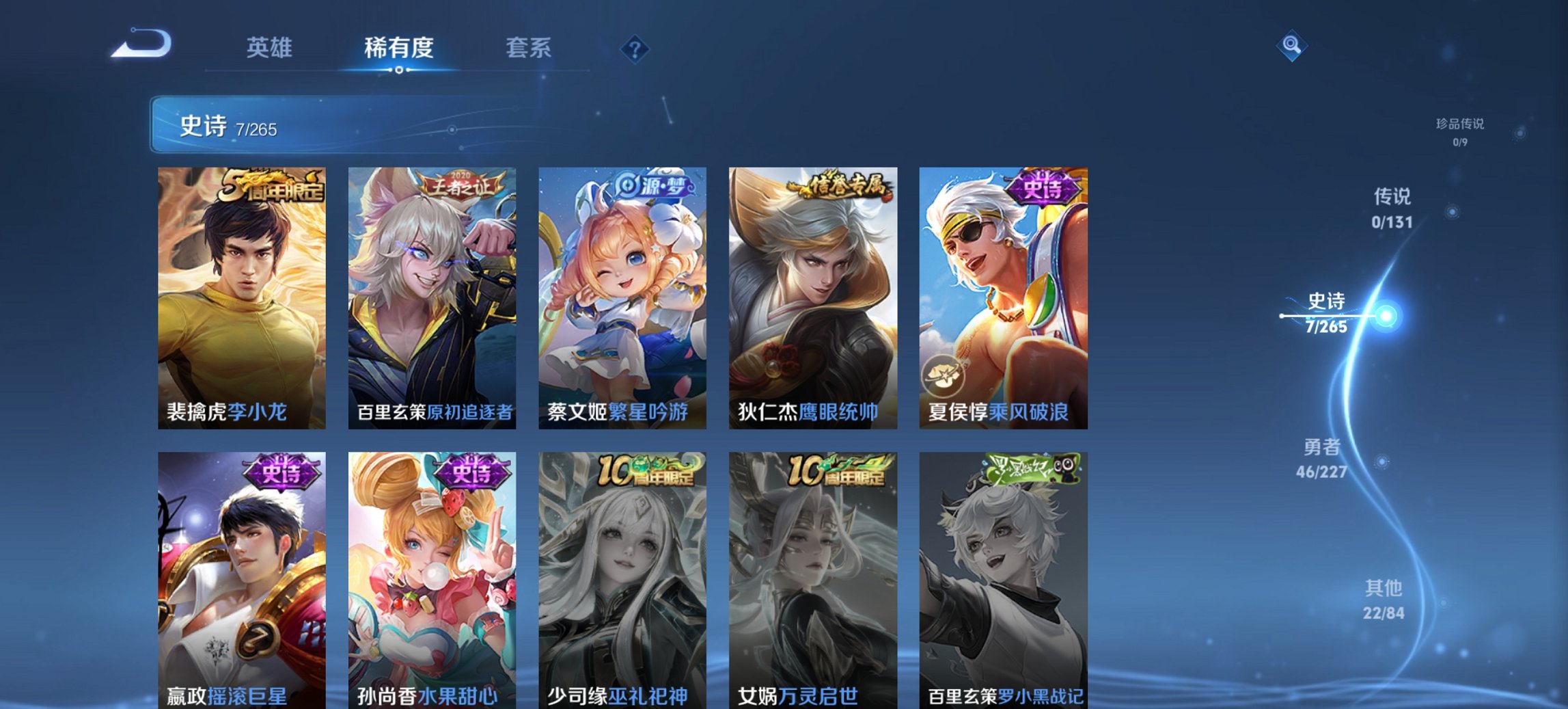
Task: Switch to the 套系 tab
Action: point(528,48)
